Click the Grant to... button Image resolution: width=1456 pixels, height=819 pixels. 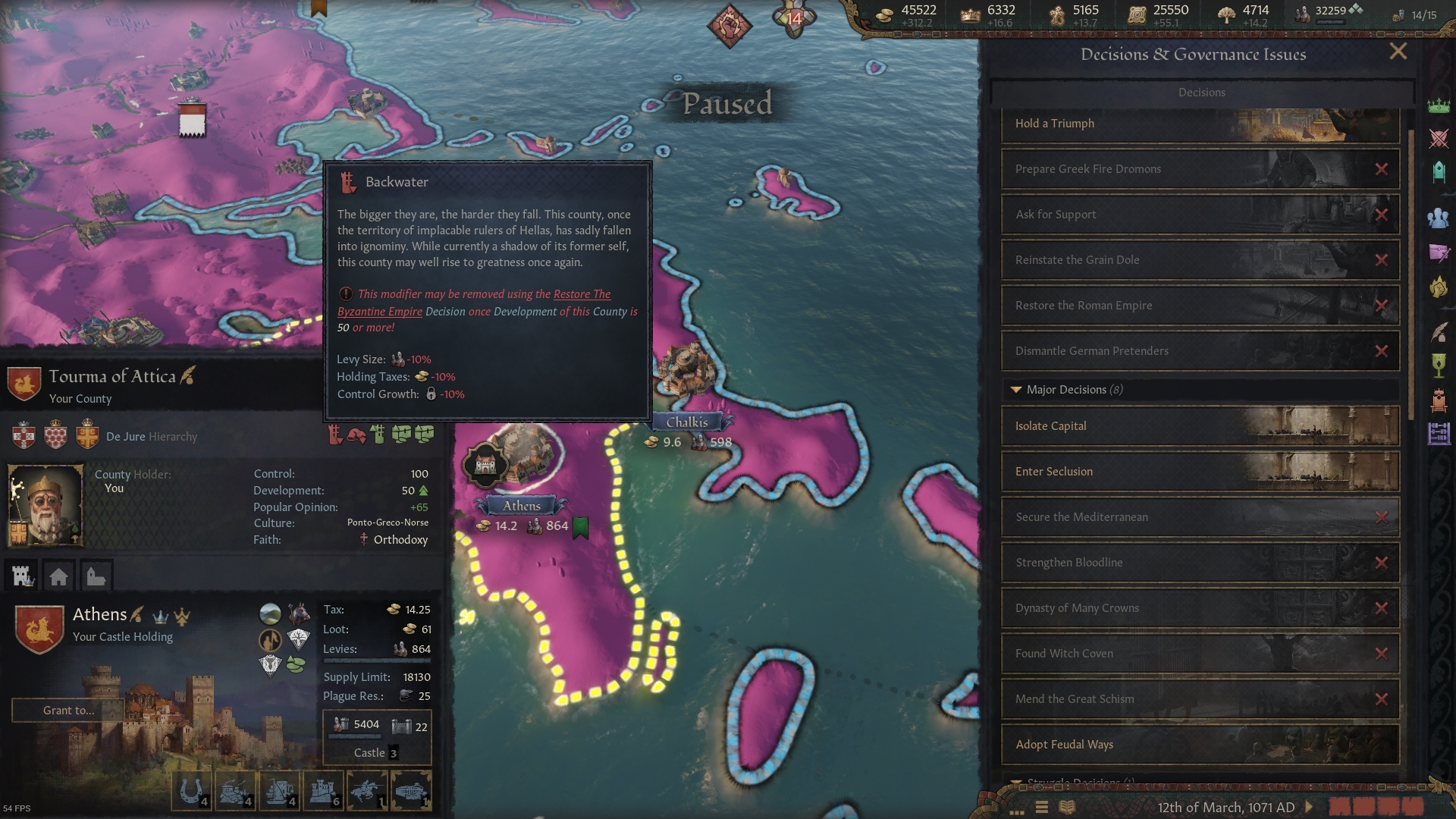coord(67,711)
